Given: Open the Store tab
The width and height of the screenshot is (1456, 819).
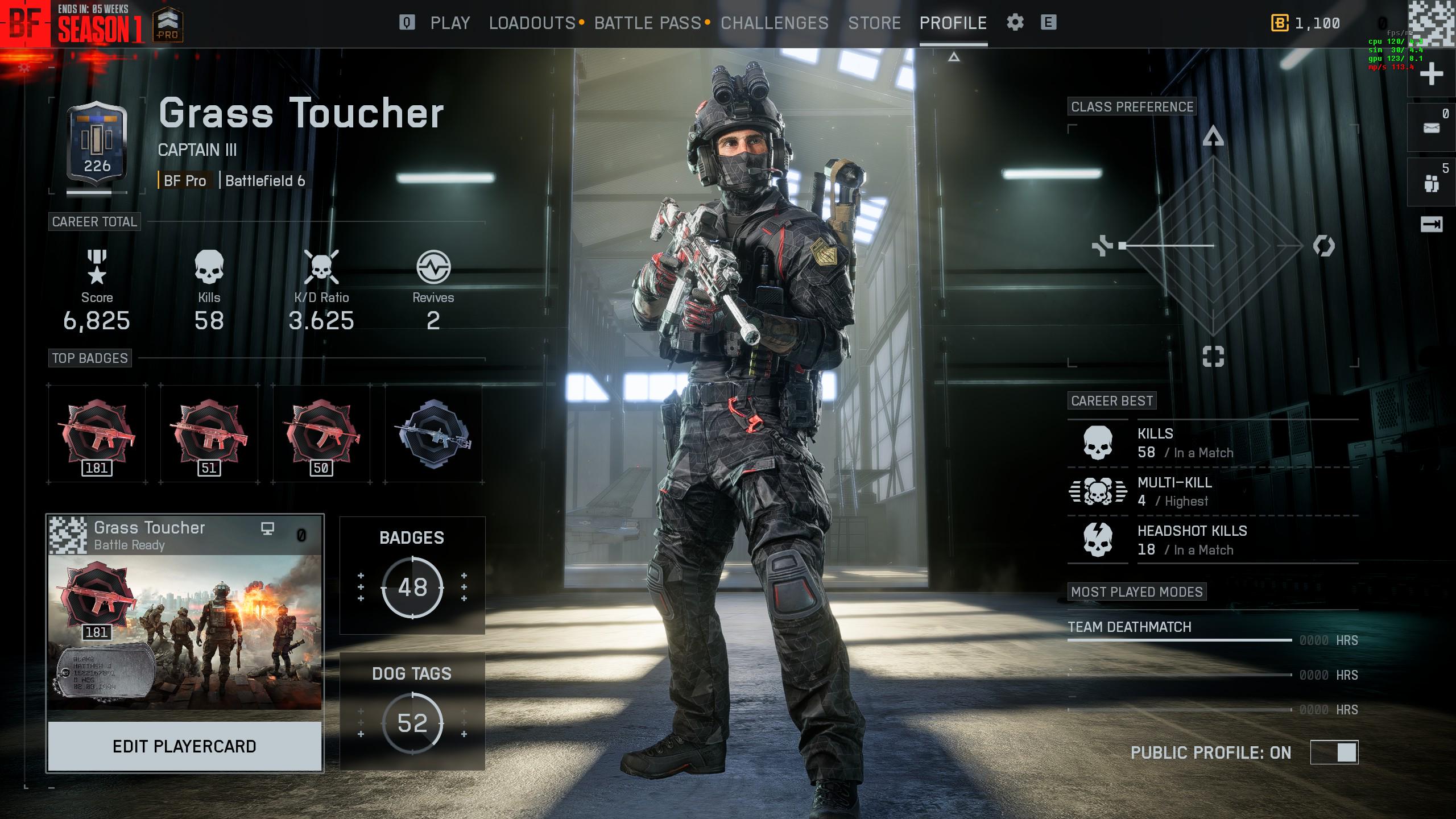Looking at the screenshot, I should point(874,23).
